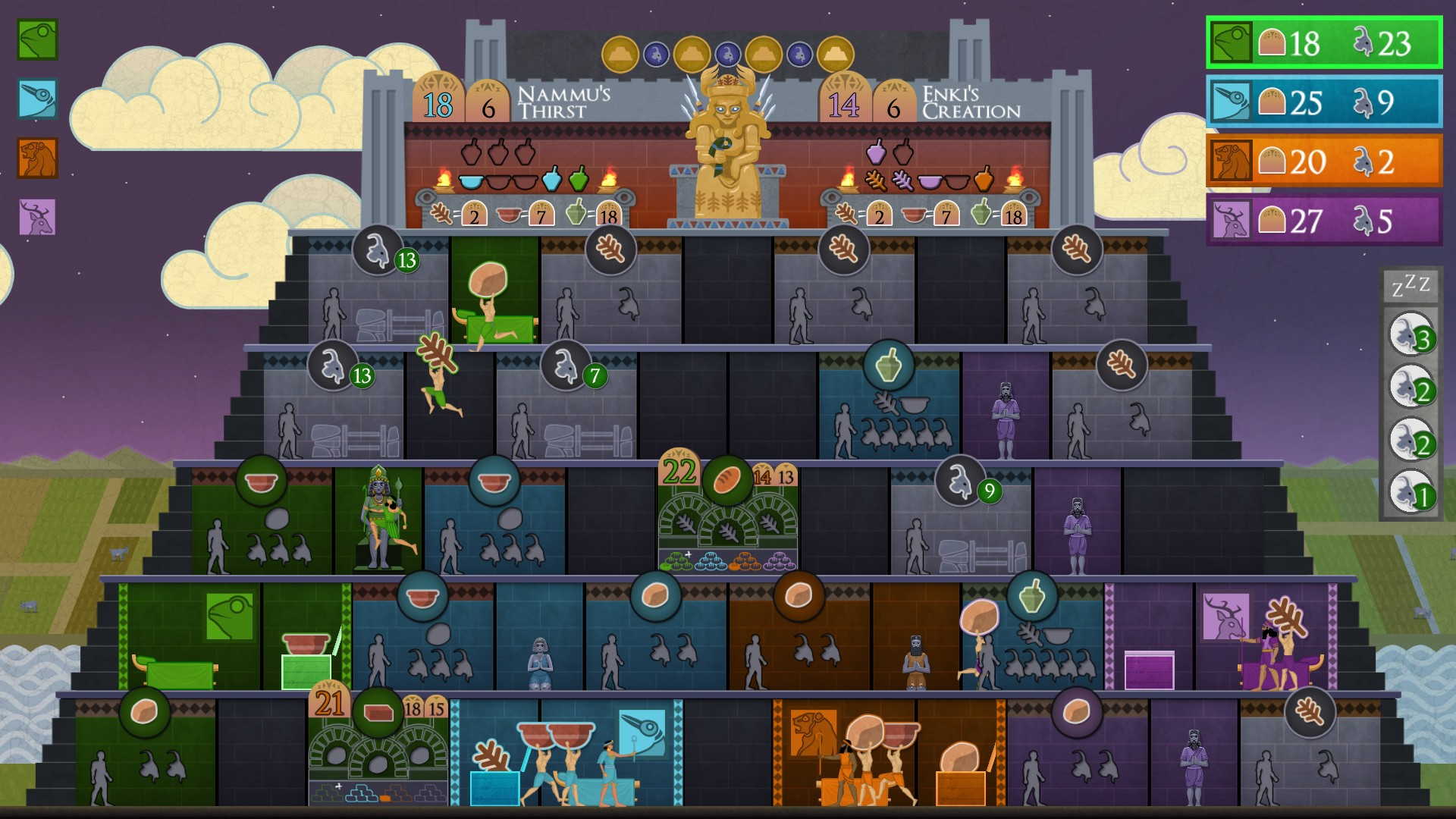1456x819 pixels.
Task: Open the green player's score panel
Action: [1323, 42]
